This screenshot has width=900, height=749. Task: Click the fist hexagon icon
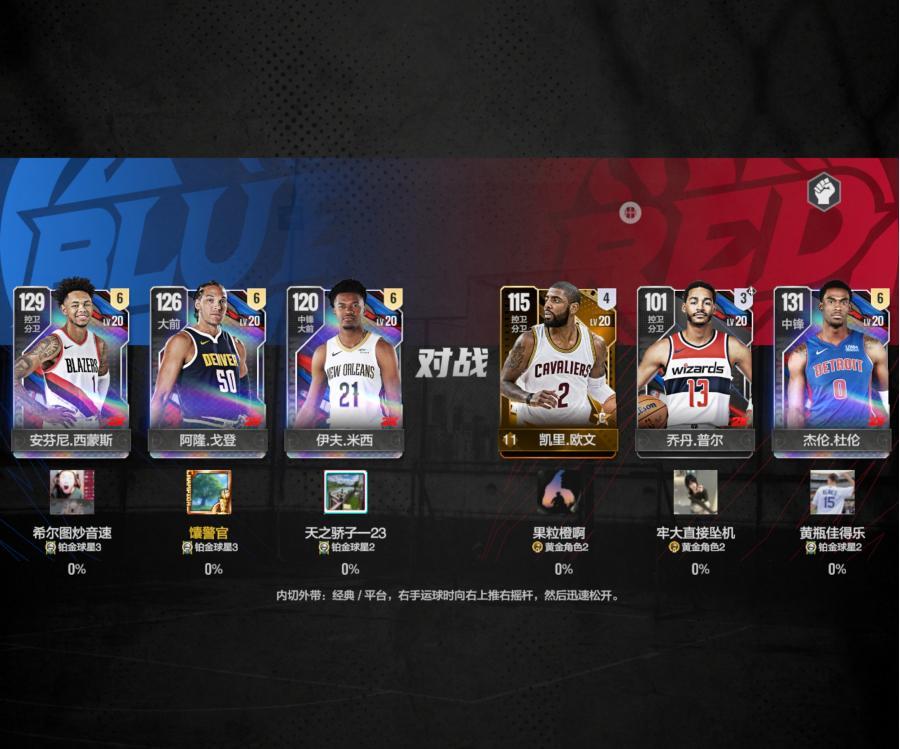click(823, 192)
